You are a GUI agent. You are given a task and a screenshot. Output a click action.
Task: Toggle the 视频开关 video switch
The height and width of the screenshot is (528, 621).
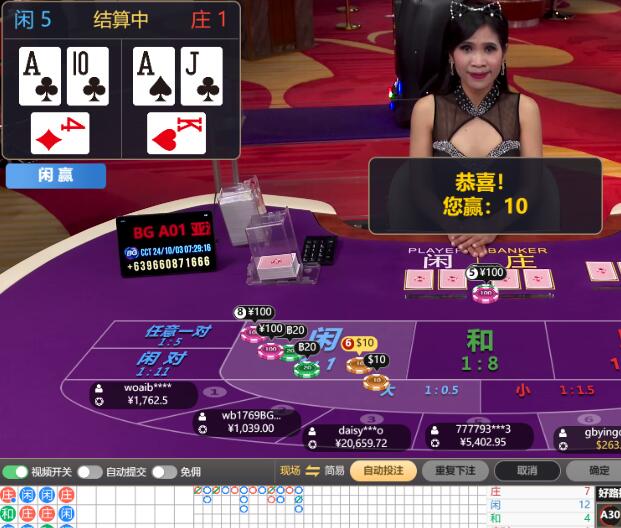click(x=16, y=471)
